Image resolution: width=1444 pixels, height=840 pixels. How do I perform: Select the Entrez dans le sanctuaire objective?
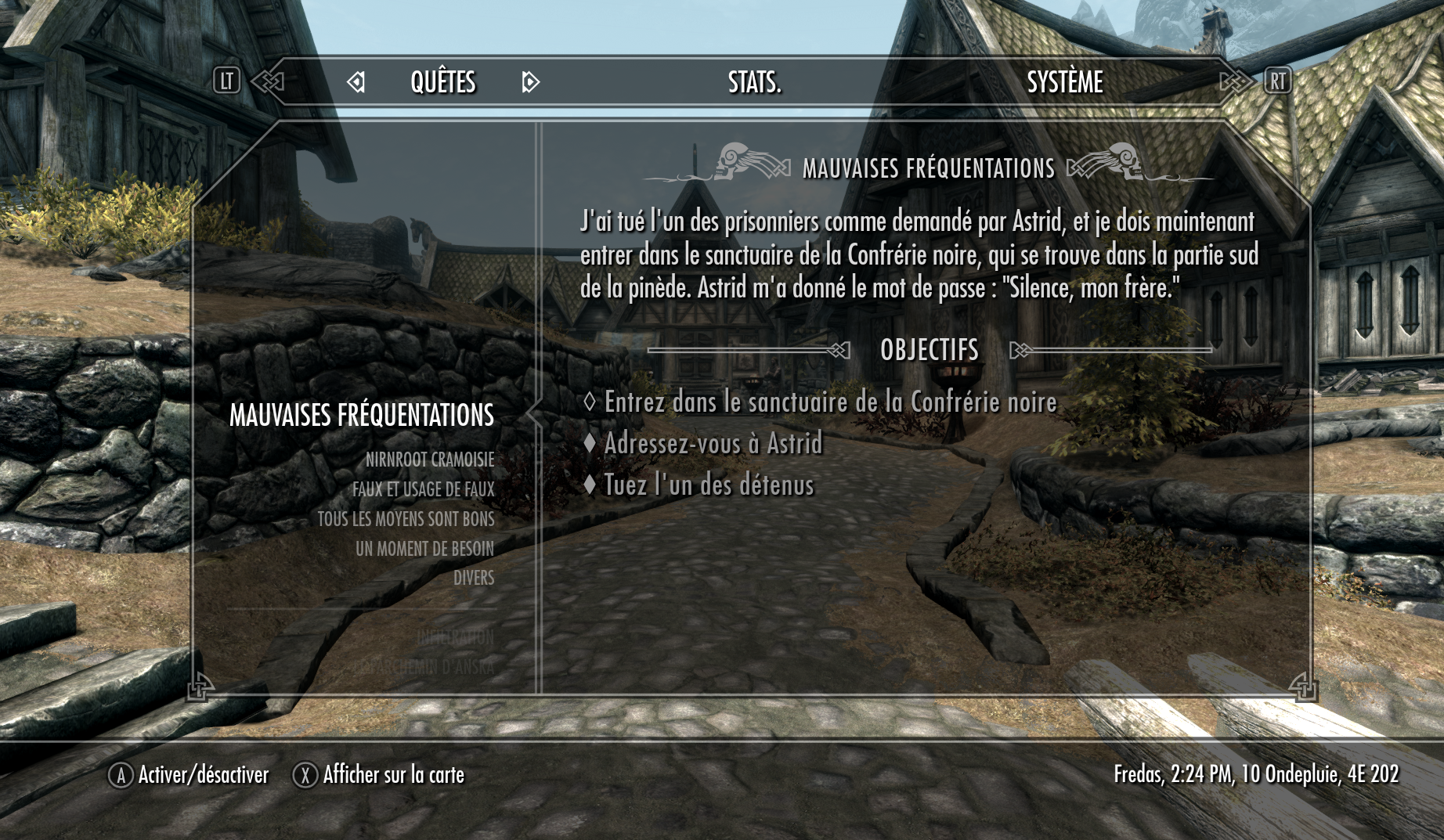click(830, 402)
